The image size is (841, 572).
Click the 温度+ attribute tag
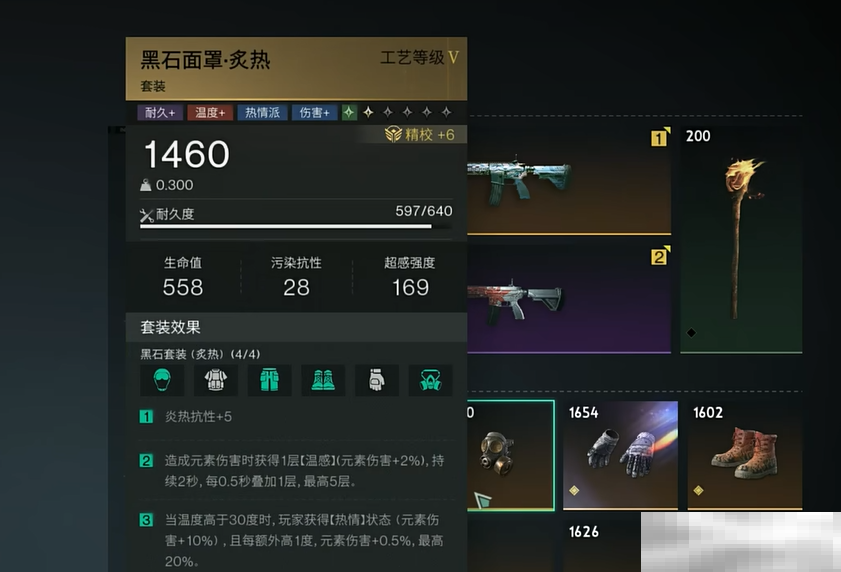pyautogui.click(x=210, y=113)
